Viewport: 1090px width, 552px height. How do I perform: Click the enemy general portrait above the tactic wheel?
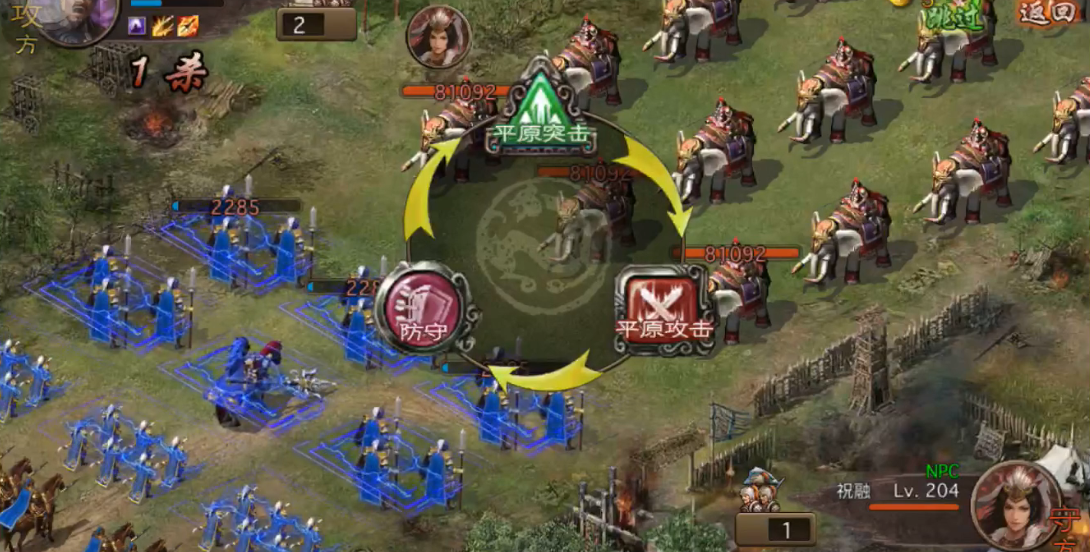coord(438,38)
